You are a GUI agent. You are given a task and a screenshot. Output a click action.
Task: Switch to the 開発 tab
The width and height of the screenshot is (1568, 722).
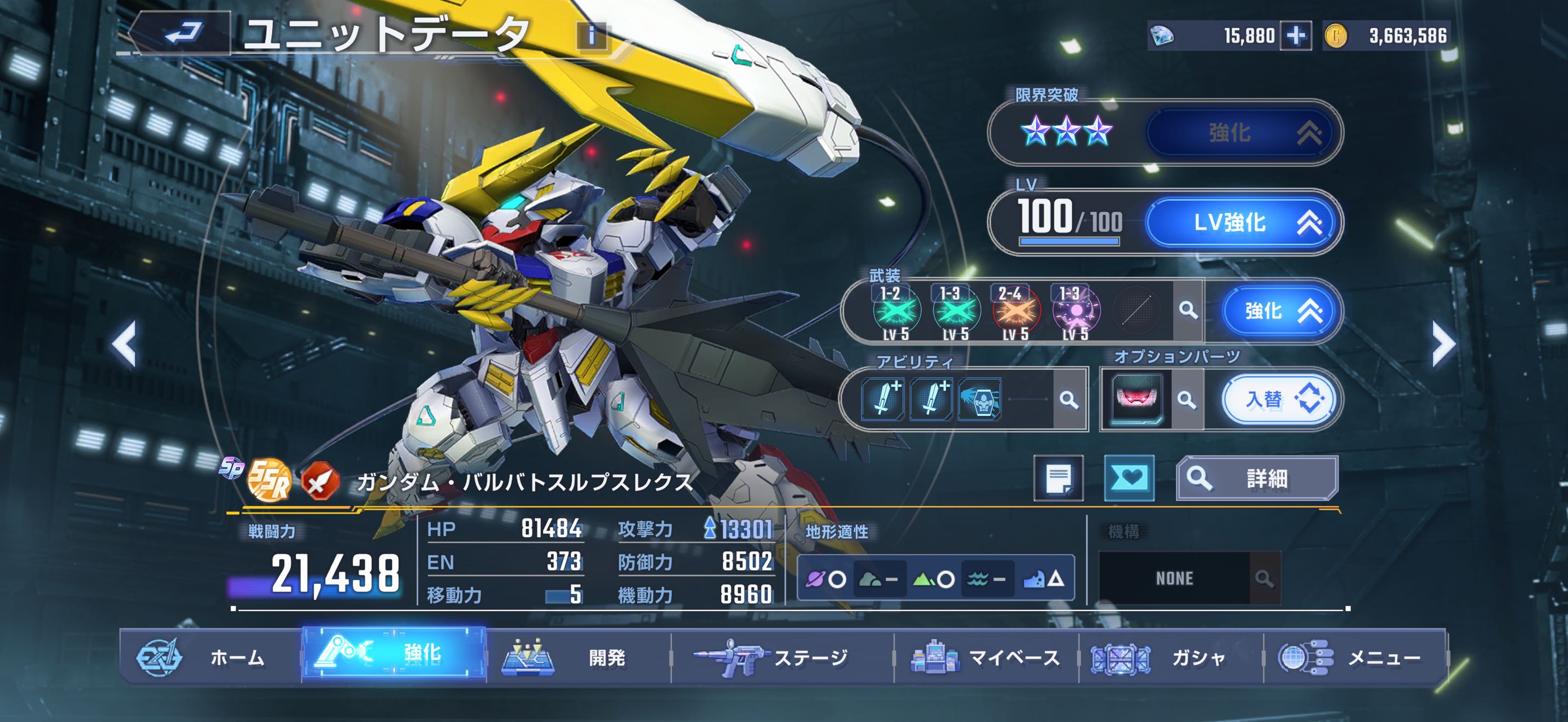(578, 657)
